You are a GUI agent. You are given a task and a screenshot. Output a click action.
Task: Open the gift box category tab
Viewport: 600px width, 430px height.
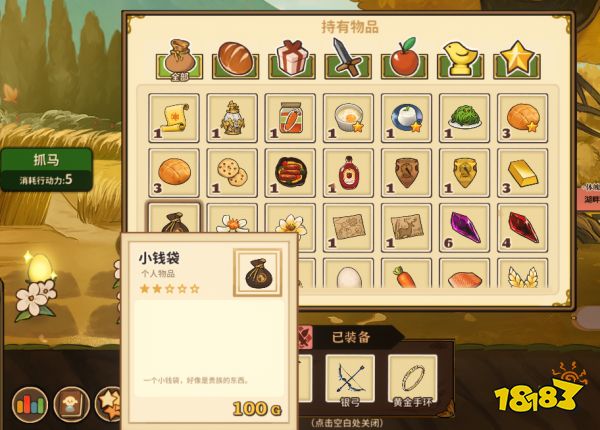coord(290,57)
